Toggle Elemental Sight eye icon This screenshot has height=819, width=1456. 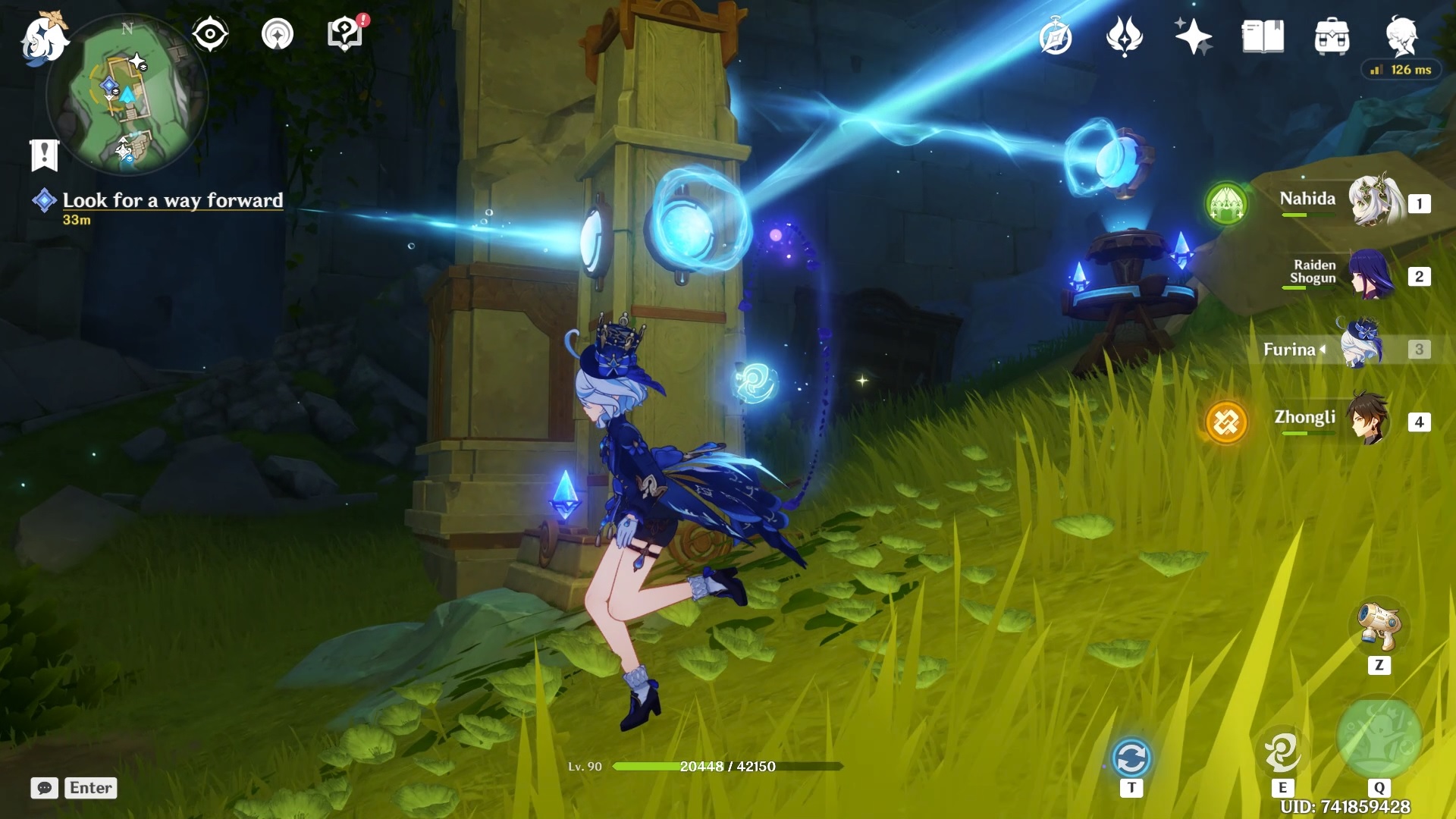pyautogui.click(x=210, y=34)
